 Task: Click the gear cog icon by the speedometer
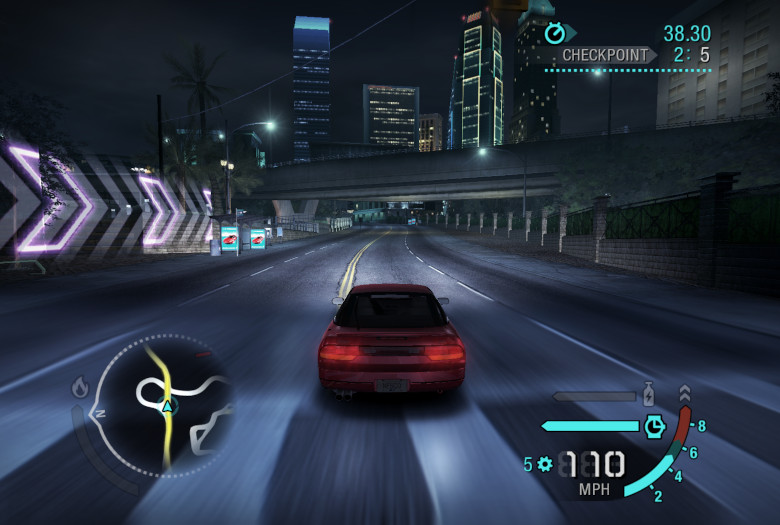(x=544, y=464)
